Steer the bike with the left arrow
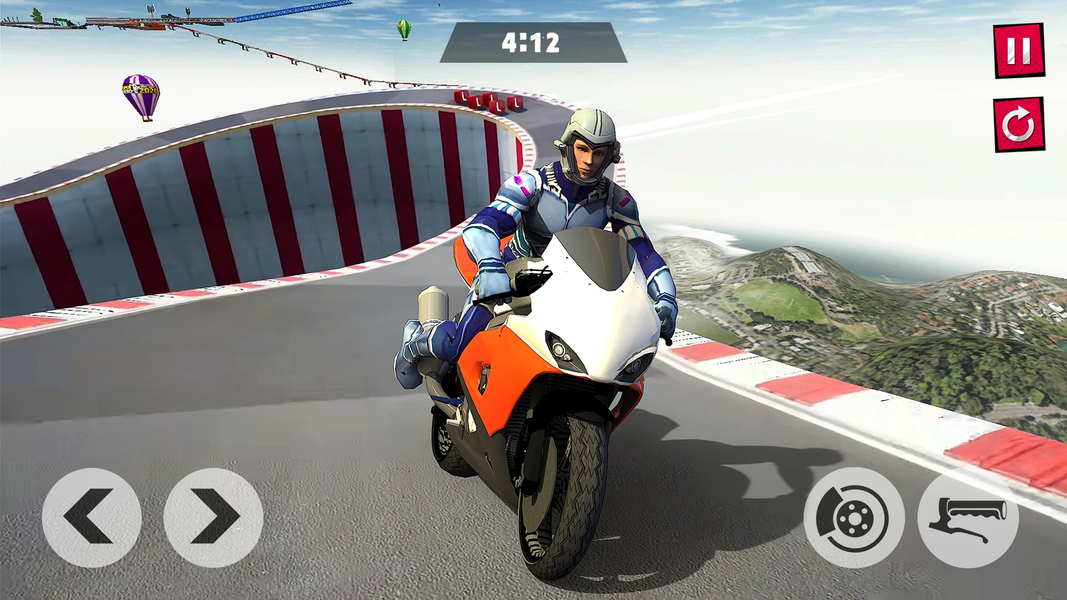Image resolution: width=1067 pixels, height=600 pixels. (x=91, y=518)
